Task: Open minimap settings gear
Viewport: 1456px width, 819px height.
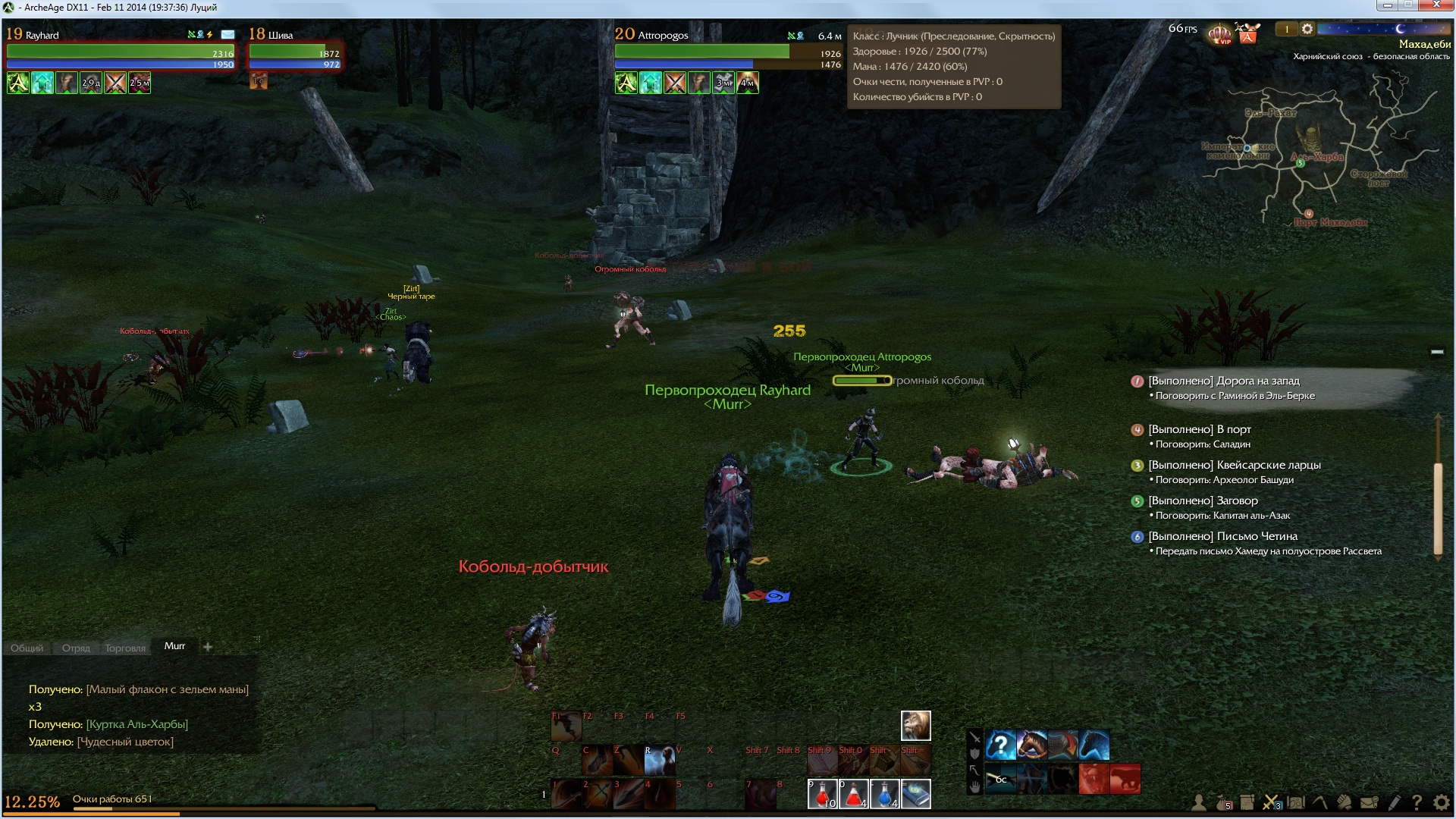Action: click(x=1307, y=29)
